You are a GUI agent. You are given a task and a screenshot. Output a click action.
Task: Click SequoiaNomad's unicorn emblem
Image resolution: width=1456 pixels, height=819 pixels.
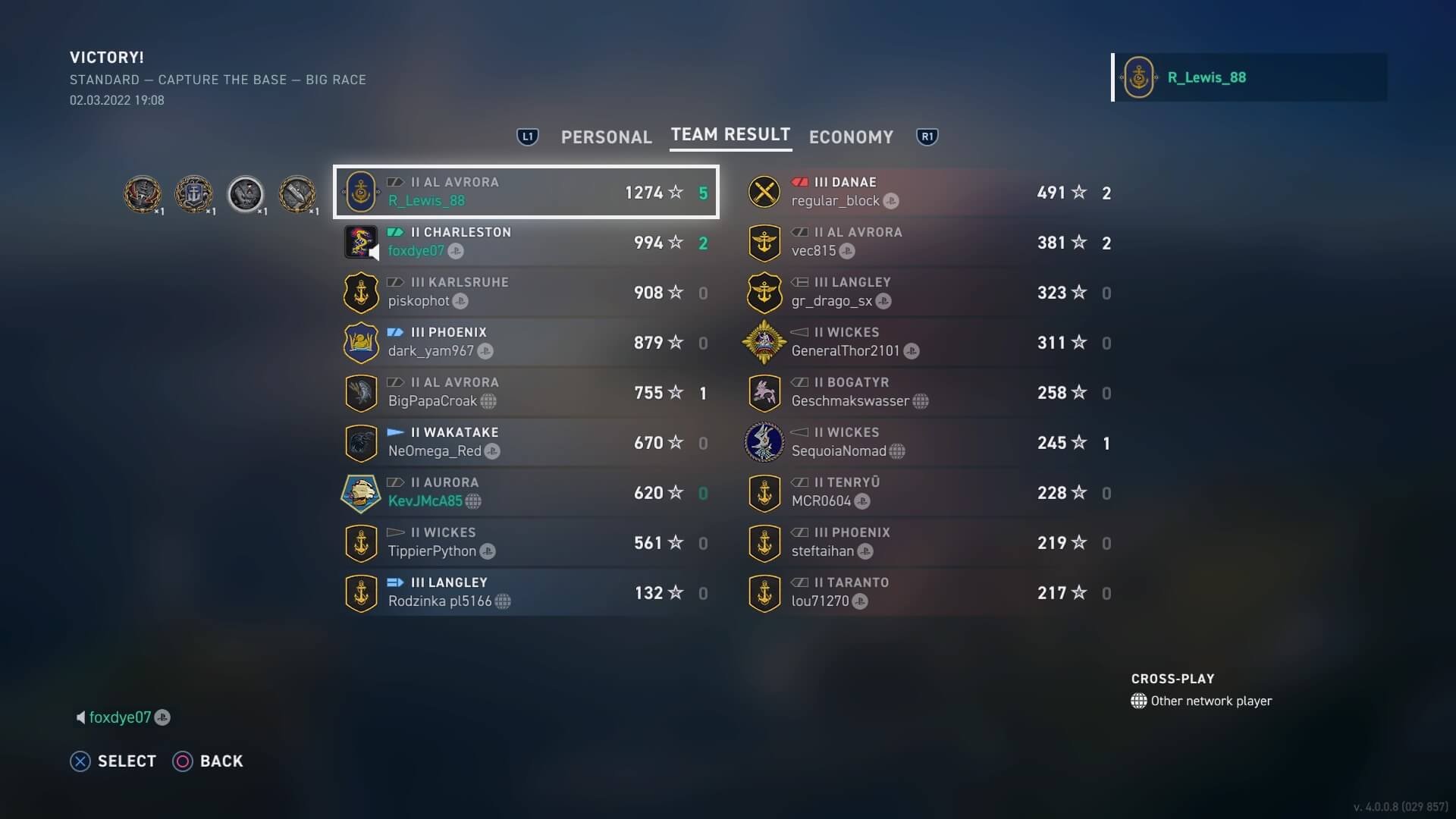765,443
